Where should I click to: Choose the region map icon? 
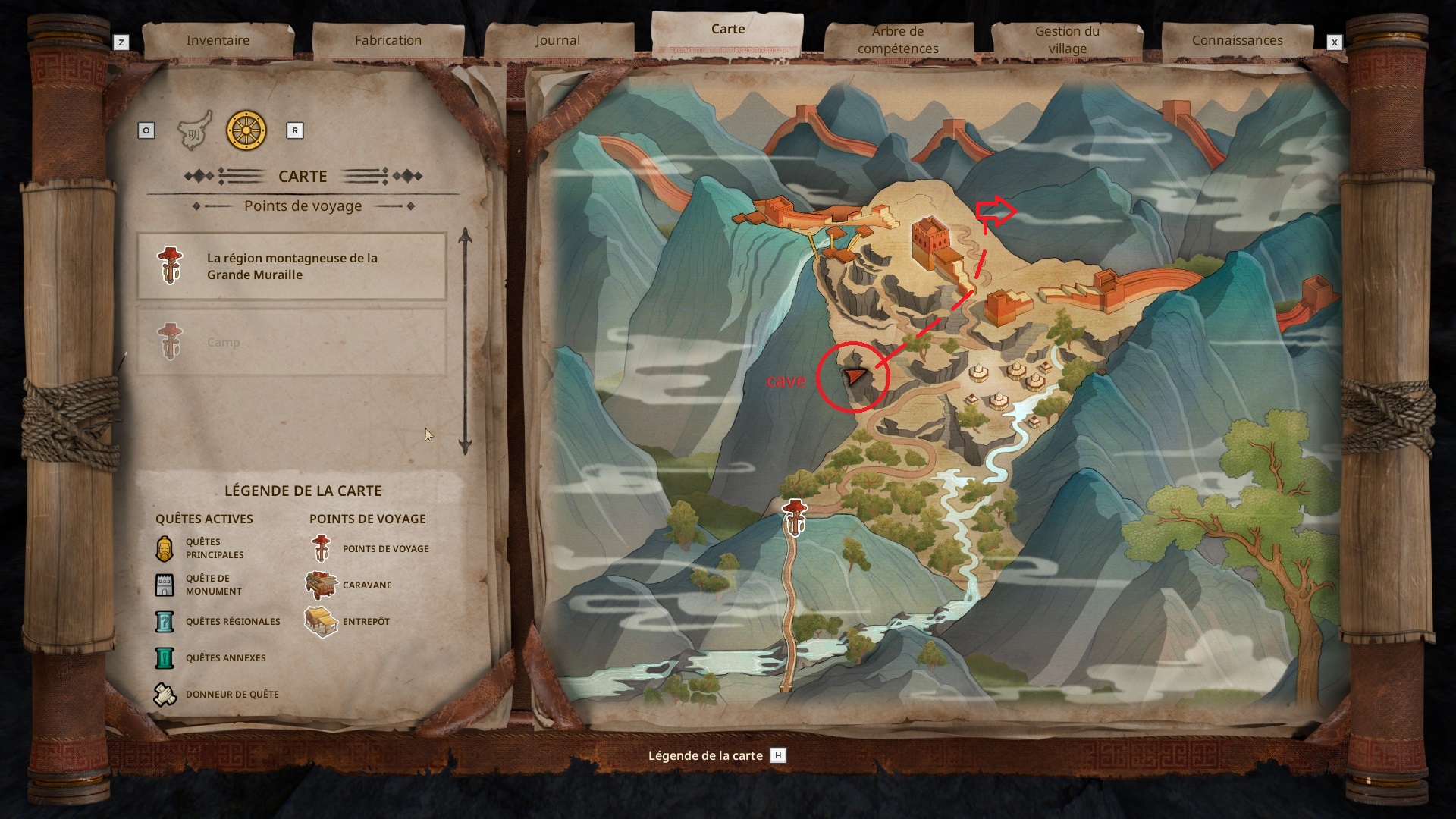tap(194, 131)
